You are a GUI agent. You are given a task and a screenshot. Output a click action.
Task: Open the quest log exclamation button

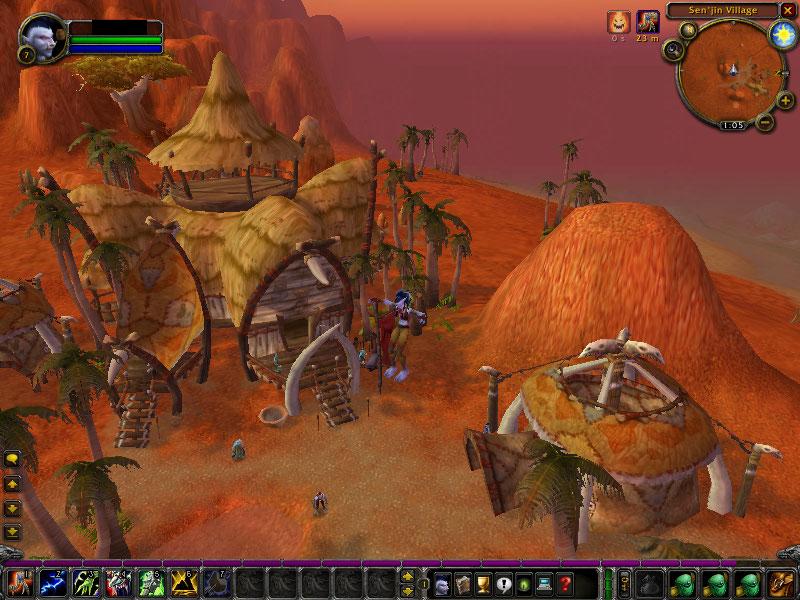point(504,583)
